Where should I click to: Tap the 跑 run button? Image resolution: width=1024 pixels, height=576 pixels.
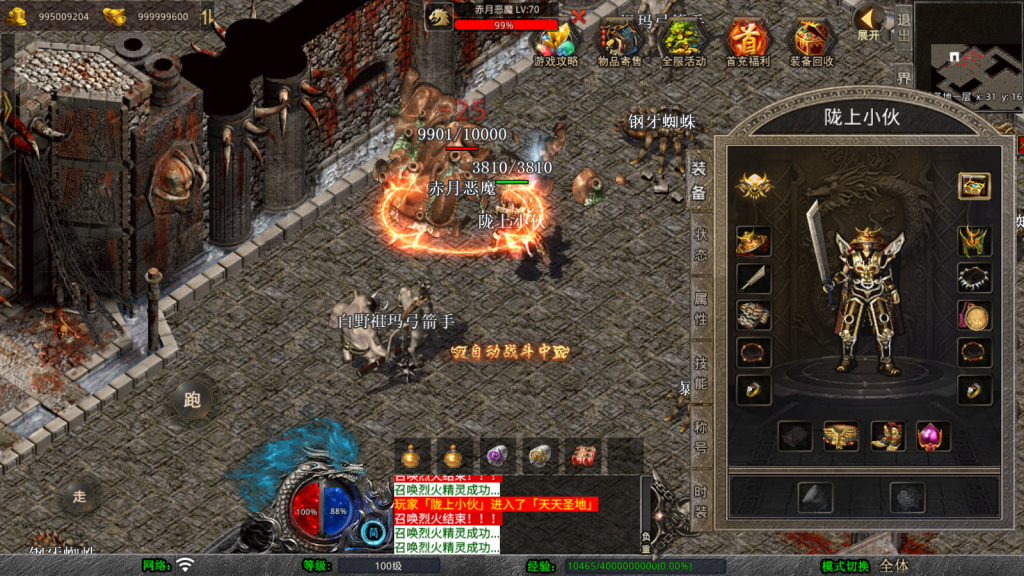[192, 400]
